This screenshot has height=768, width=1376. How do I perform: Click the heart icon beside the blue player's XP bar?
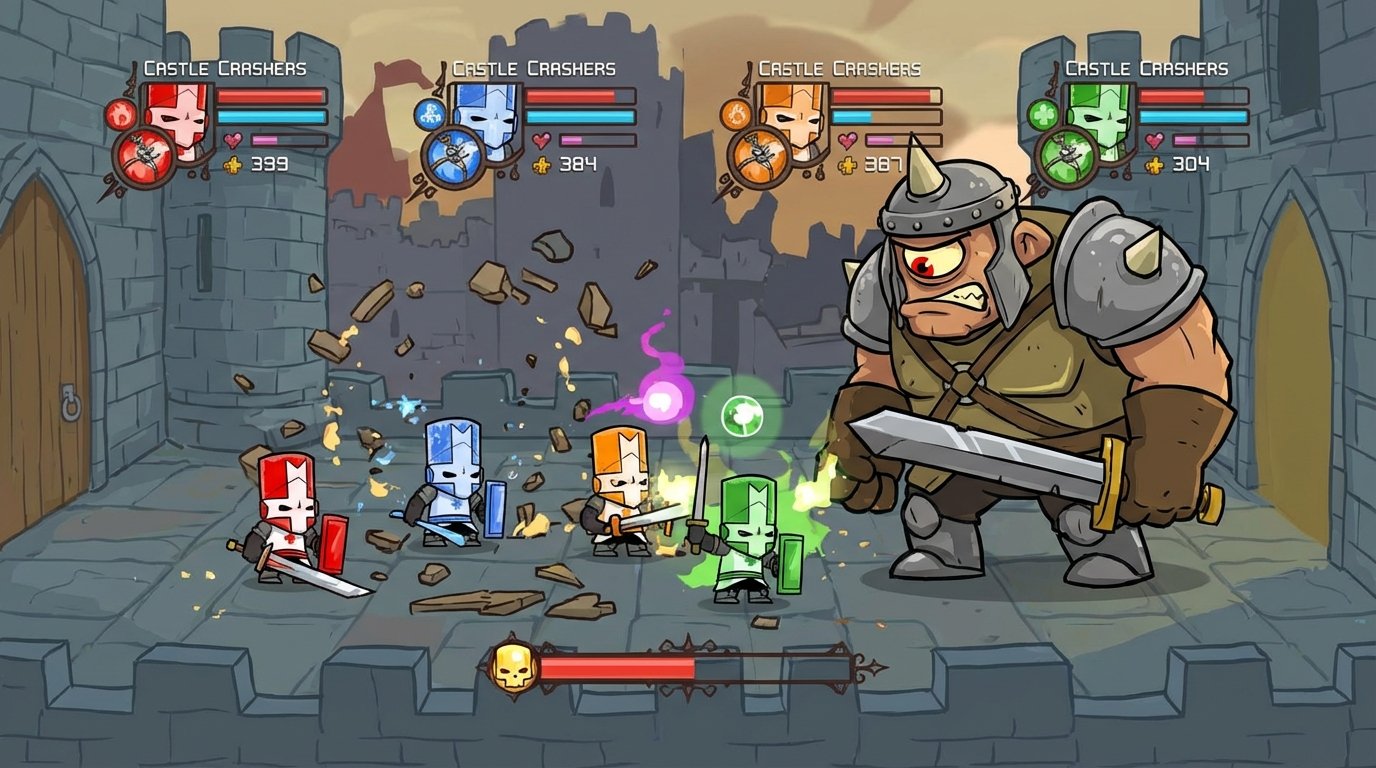click(540, 142)
